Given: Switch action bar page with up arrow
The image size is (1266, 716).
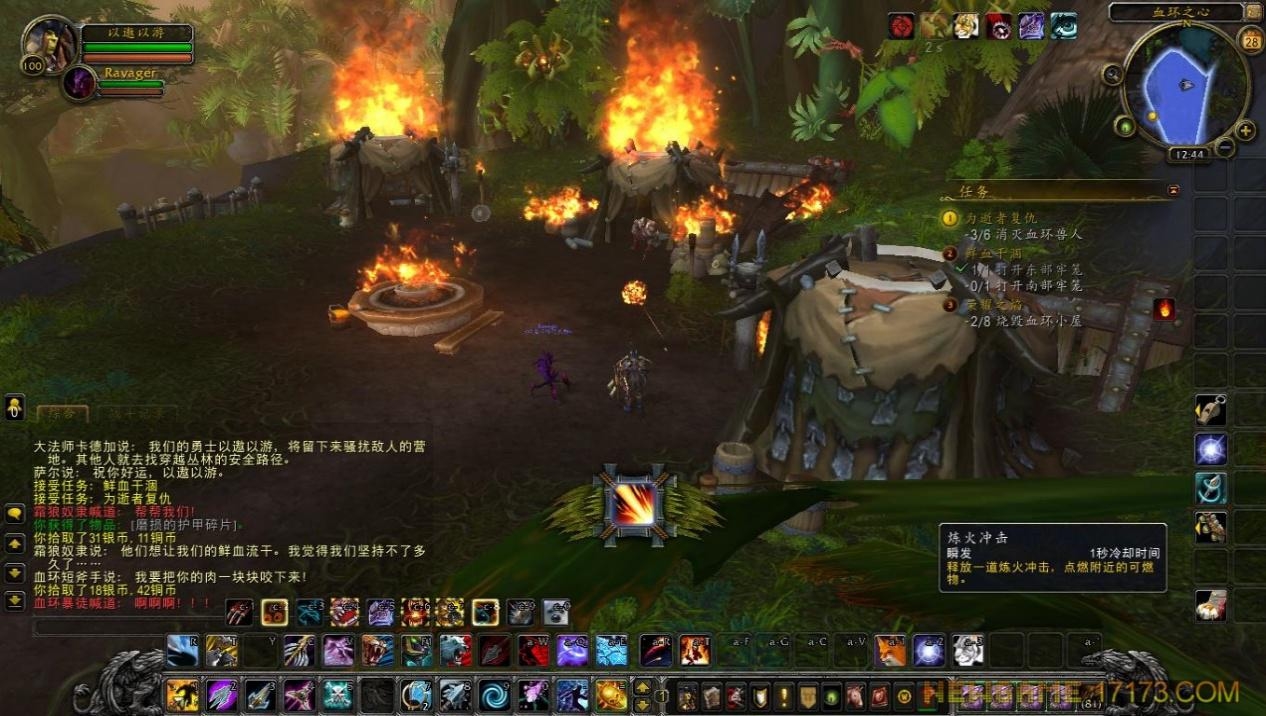Looking at the screenshot, I should 642,687.
